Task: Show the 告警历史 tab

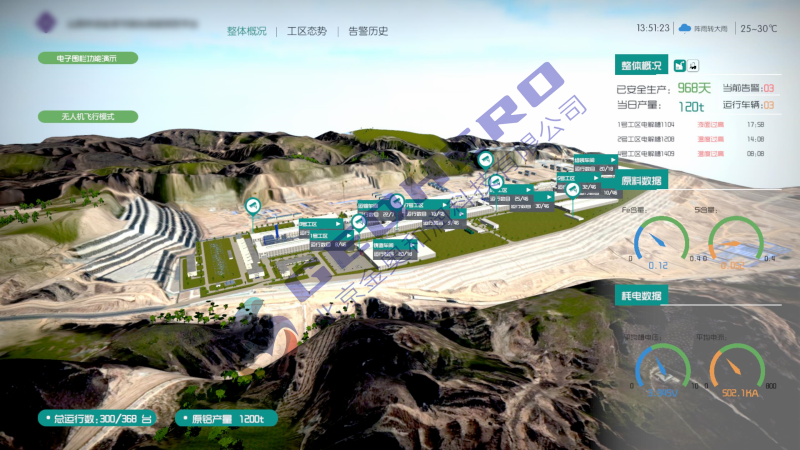Action: pyautogui.click(x=368, y=31)
